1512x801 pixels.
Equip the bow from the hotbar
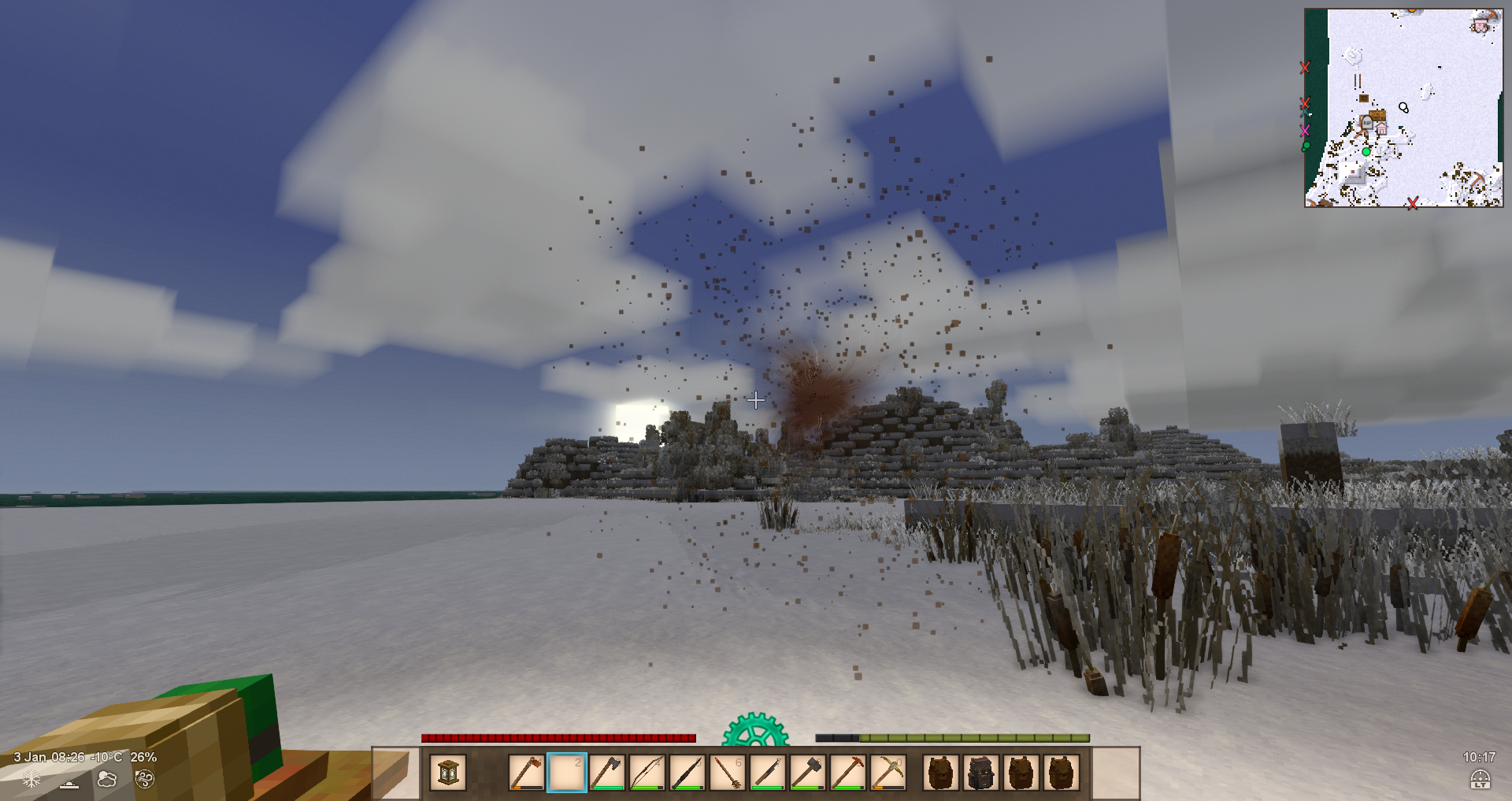click(647, 773)
